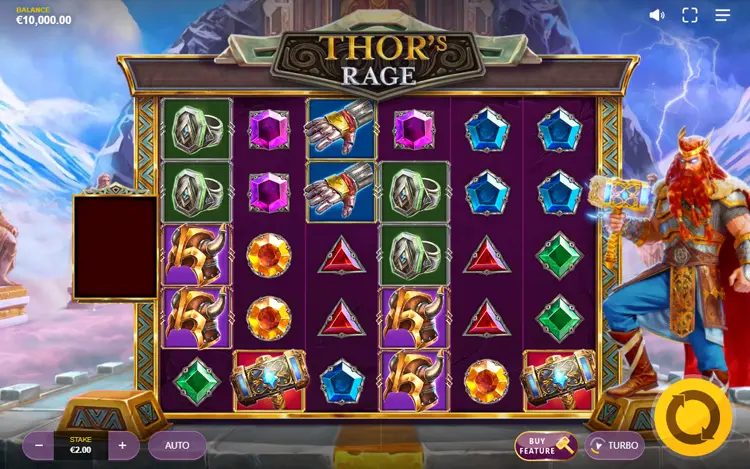The width and height of the screenshot is (750, 469).
Task: Open the Buy Feature option
Action: 546,445
